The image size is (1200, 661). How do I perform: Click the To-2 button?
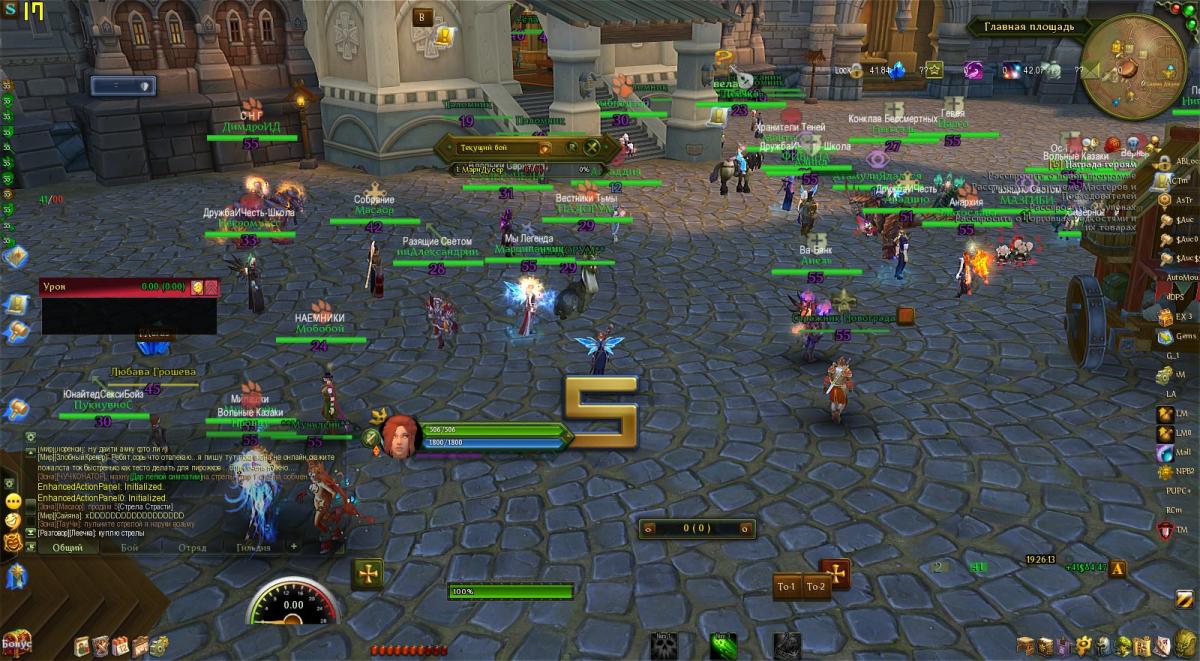coord(816,586)
